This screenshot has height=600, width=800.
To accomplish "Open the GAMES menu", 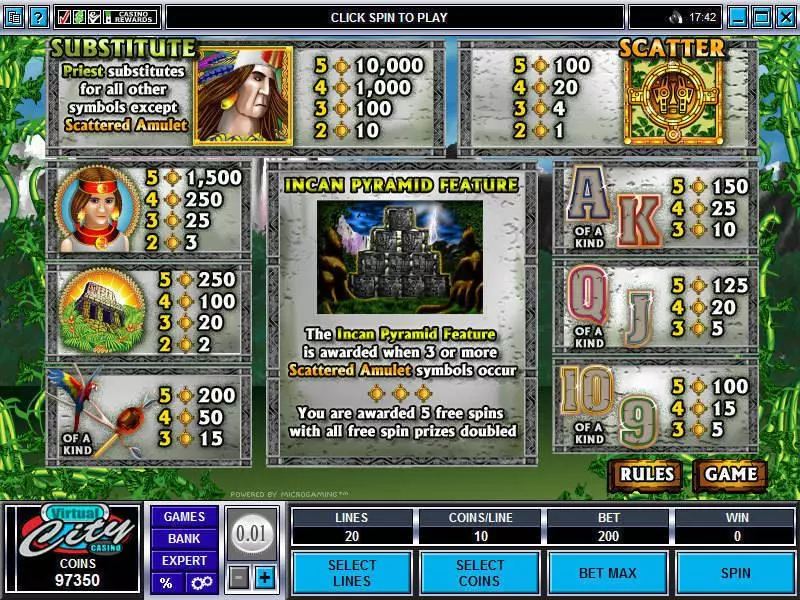I will tap(184, 517).
